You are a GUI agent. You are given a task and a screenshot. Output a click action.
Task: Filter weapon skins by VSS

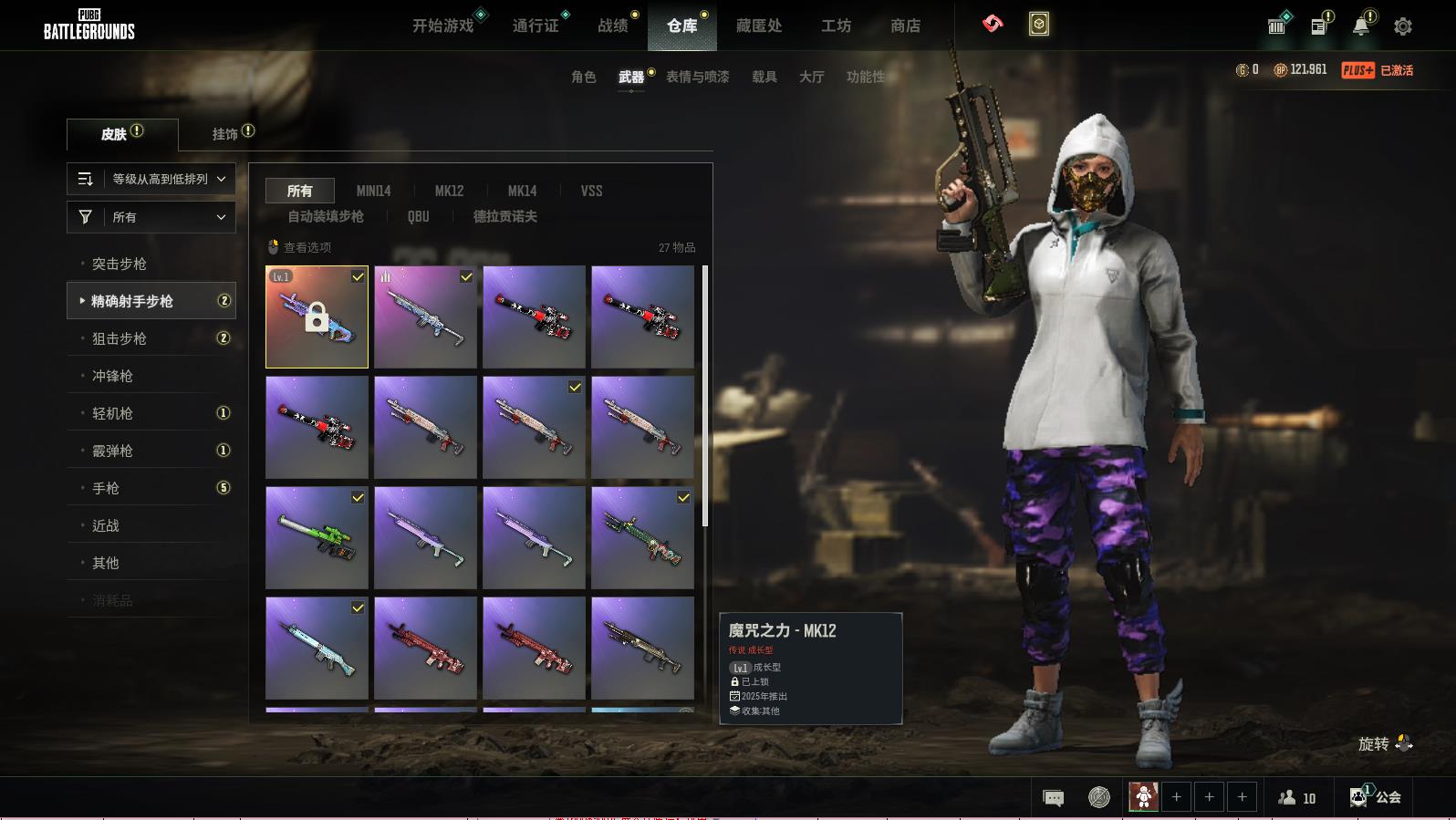pos(591,191)
